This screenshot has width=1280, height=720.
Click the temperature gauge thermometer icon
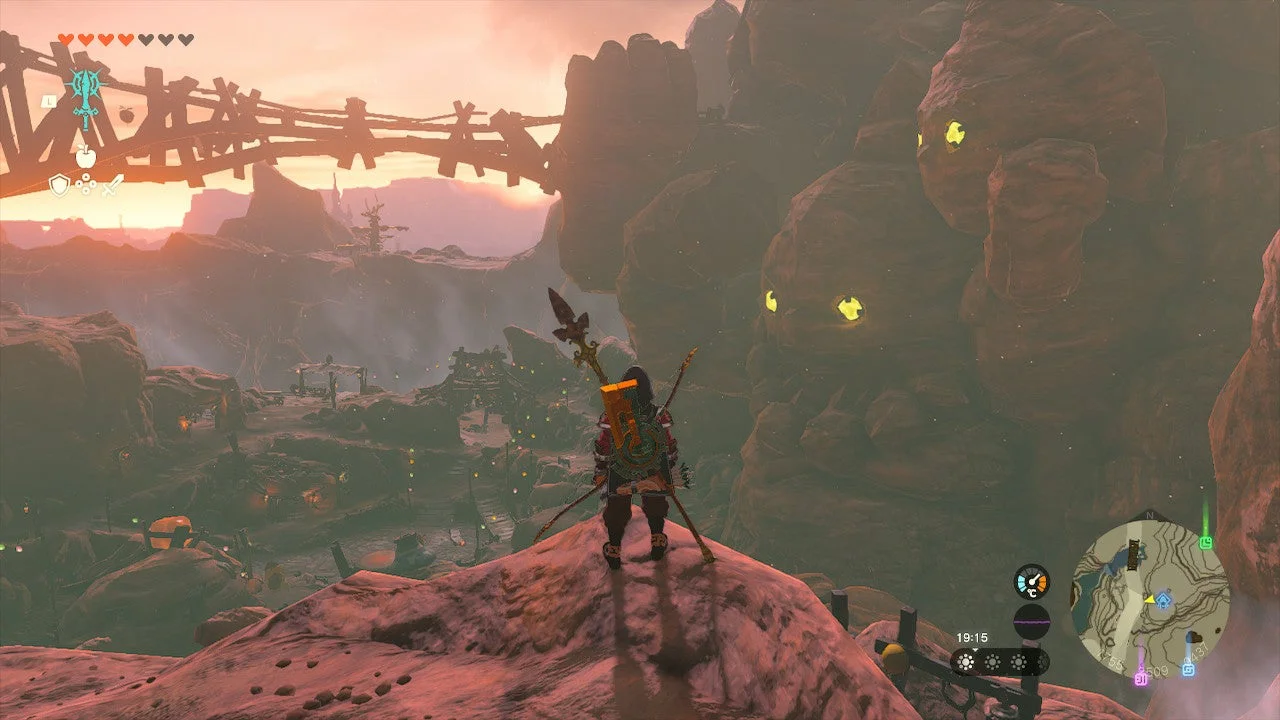[x=1032, y=580]
